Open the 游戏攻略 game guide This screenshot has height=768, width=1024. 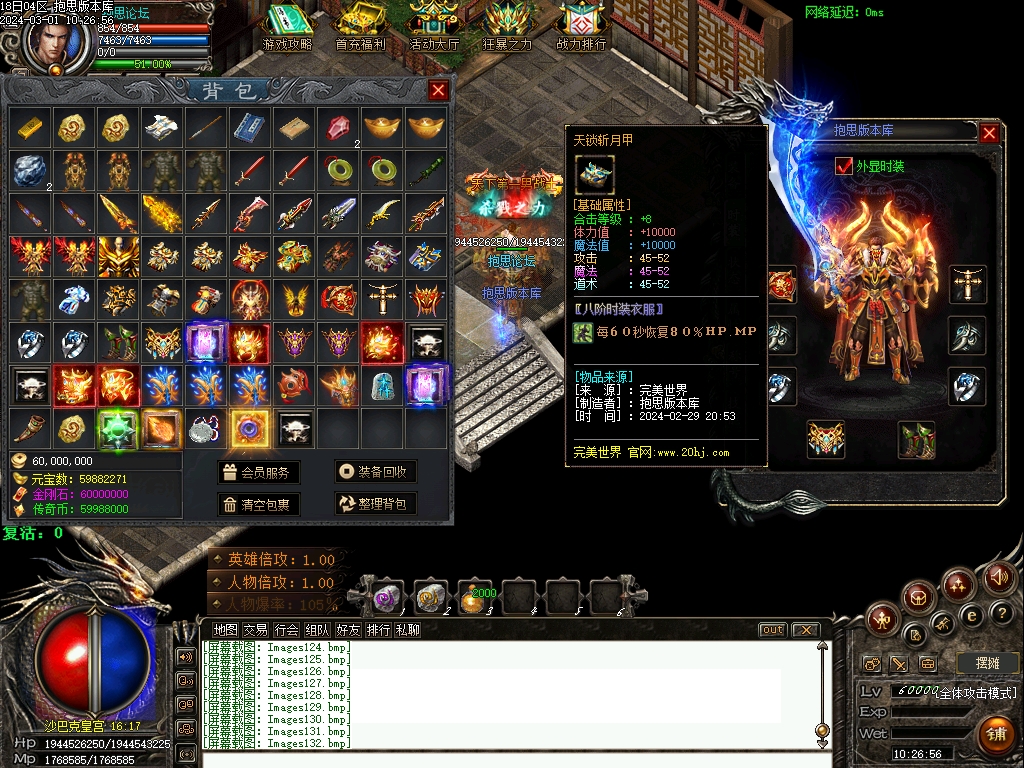tap(287, 28)
